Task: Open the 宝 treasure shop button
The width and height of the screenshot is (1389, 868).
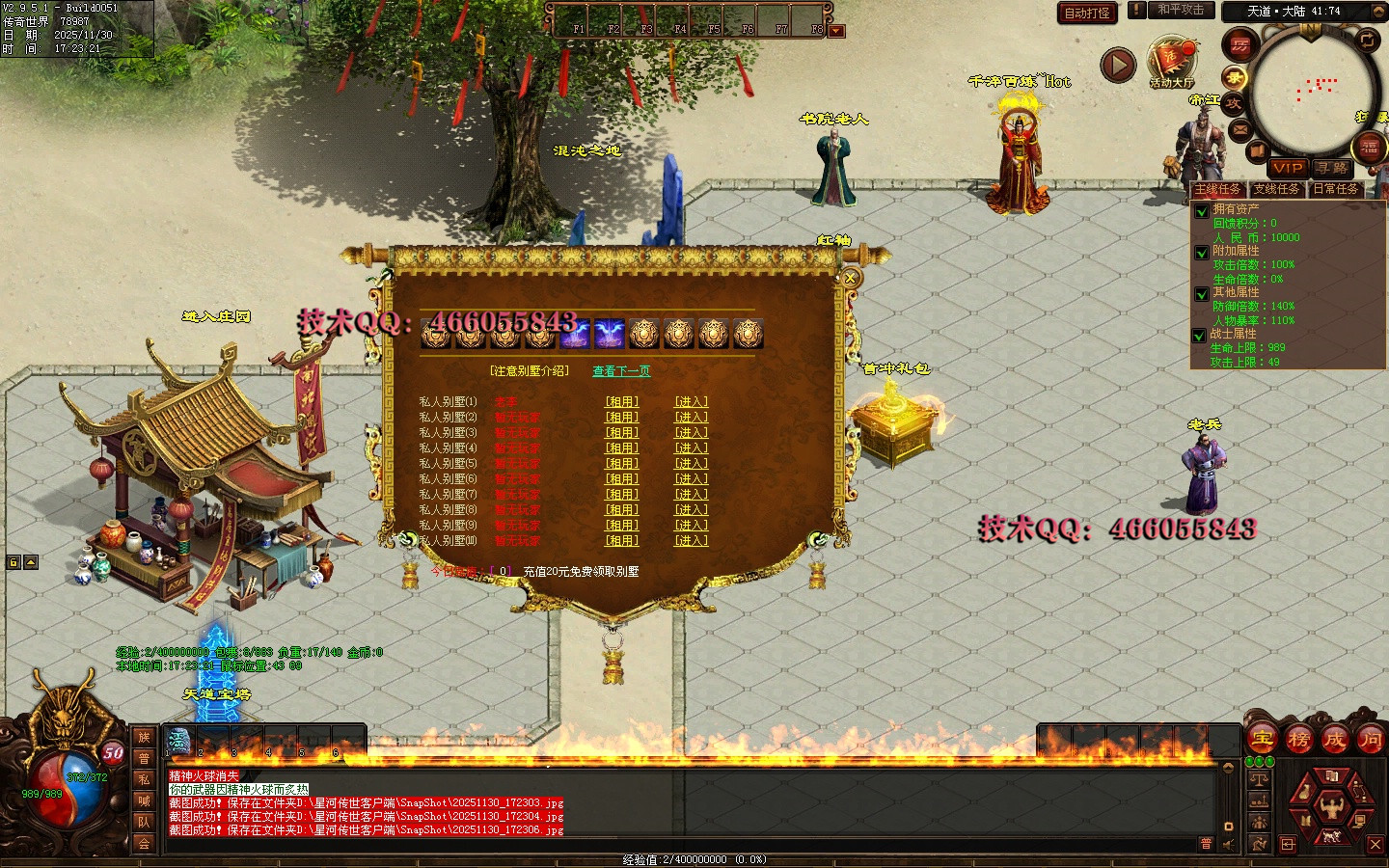Action: 1263,741
